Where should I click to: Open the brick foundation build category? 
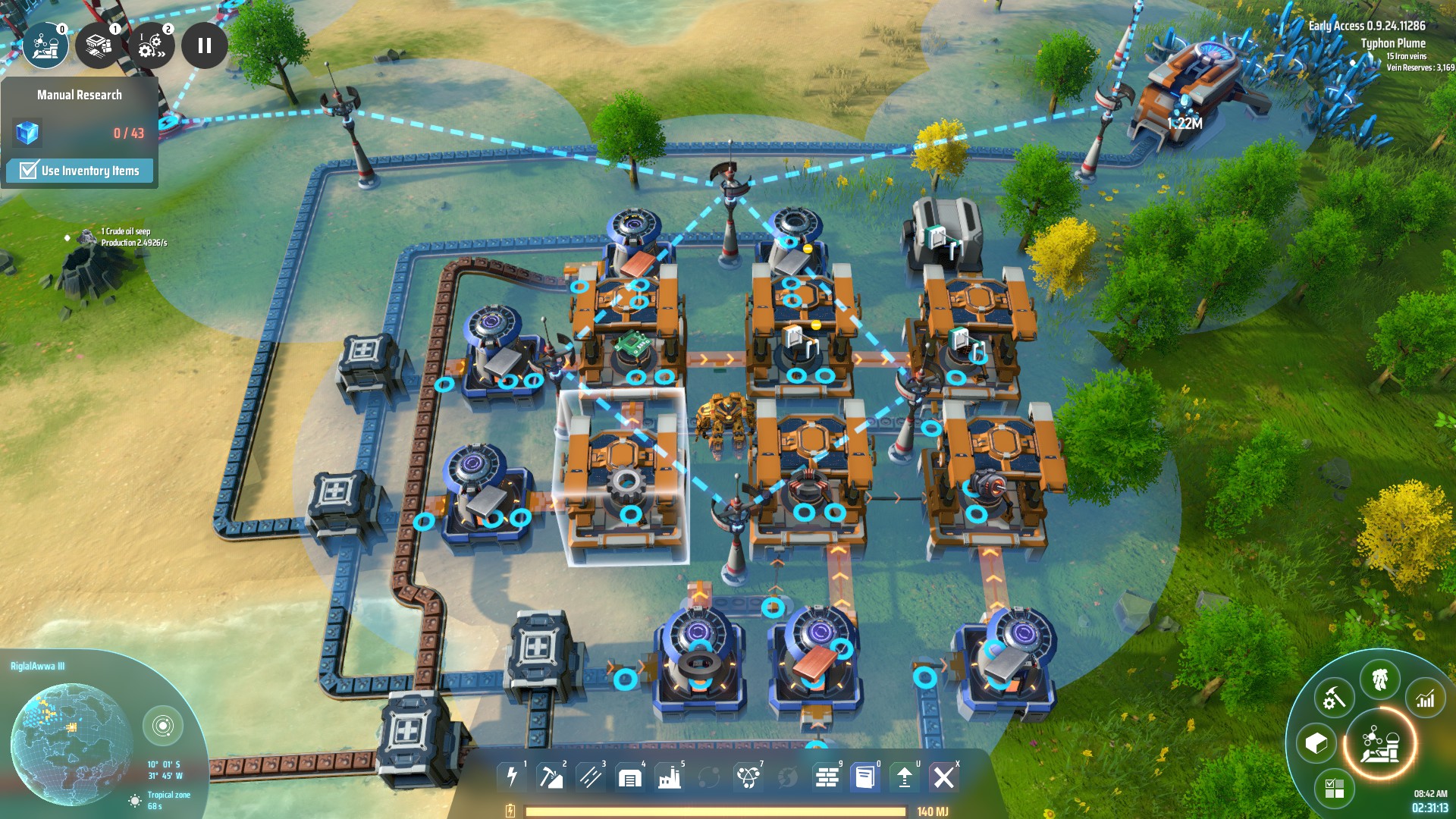tap(827, 777)
